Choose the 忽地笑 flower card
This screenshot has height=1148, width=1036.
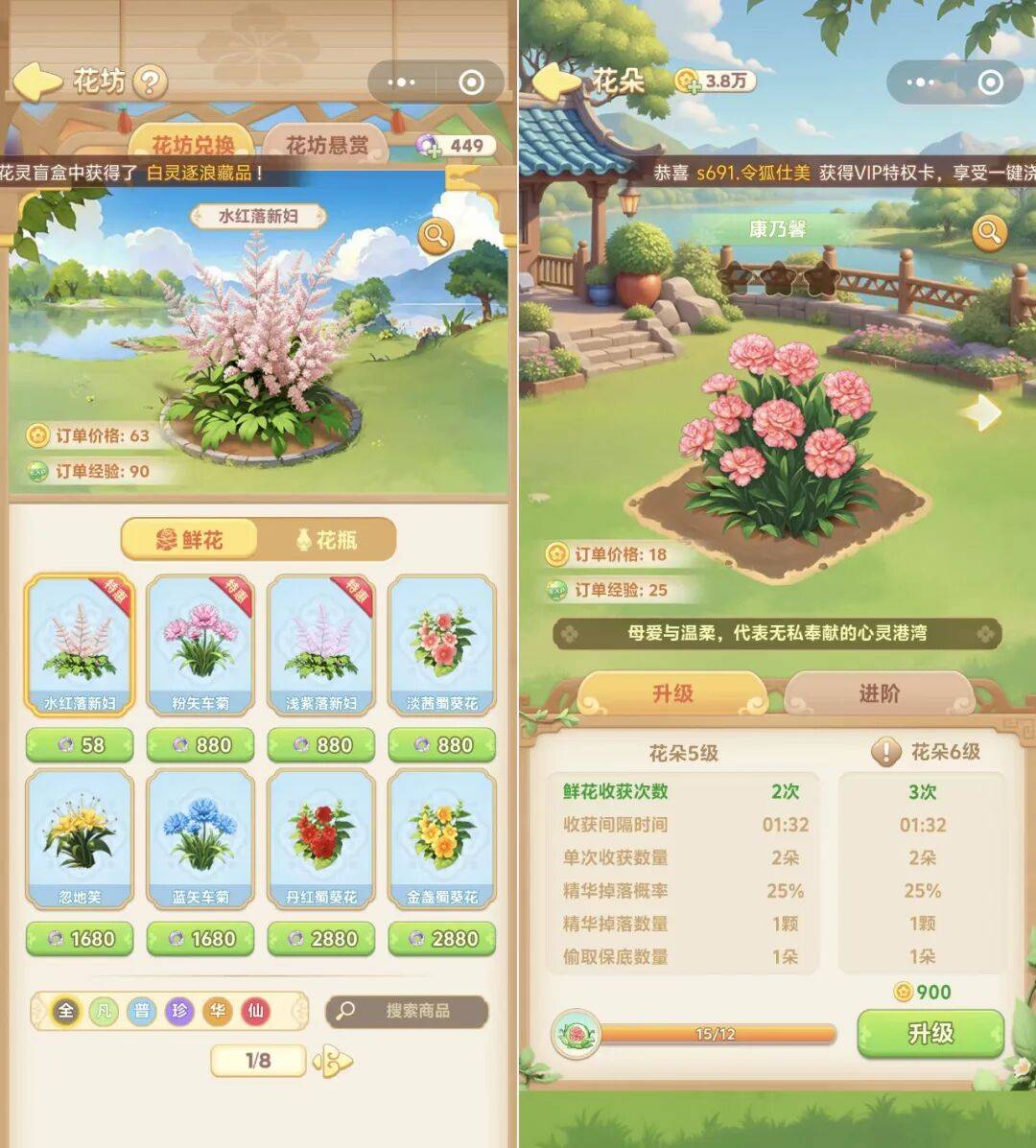[x=80, y=839]
